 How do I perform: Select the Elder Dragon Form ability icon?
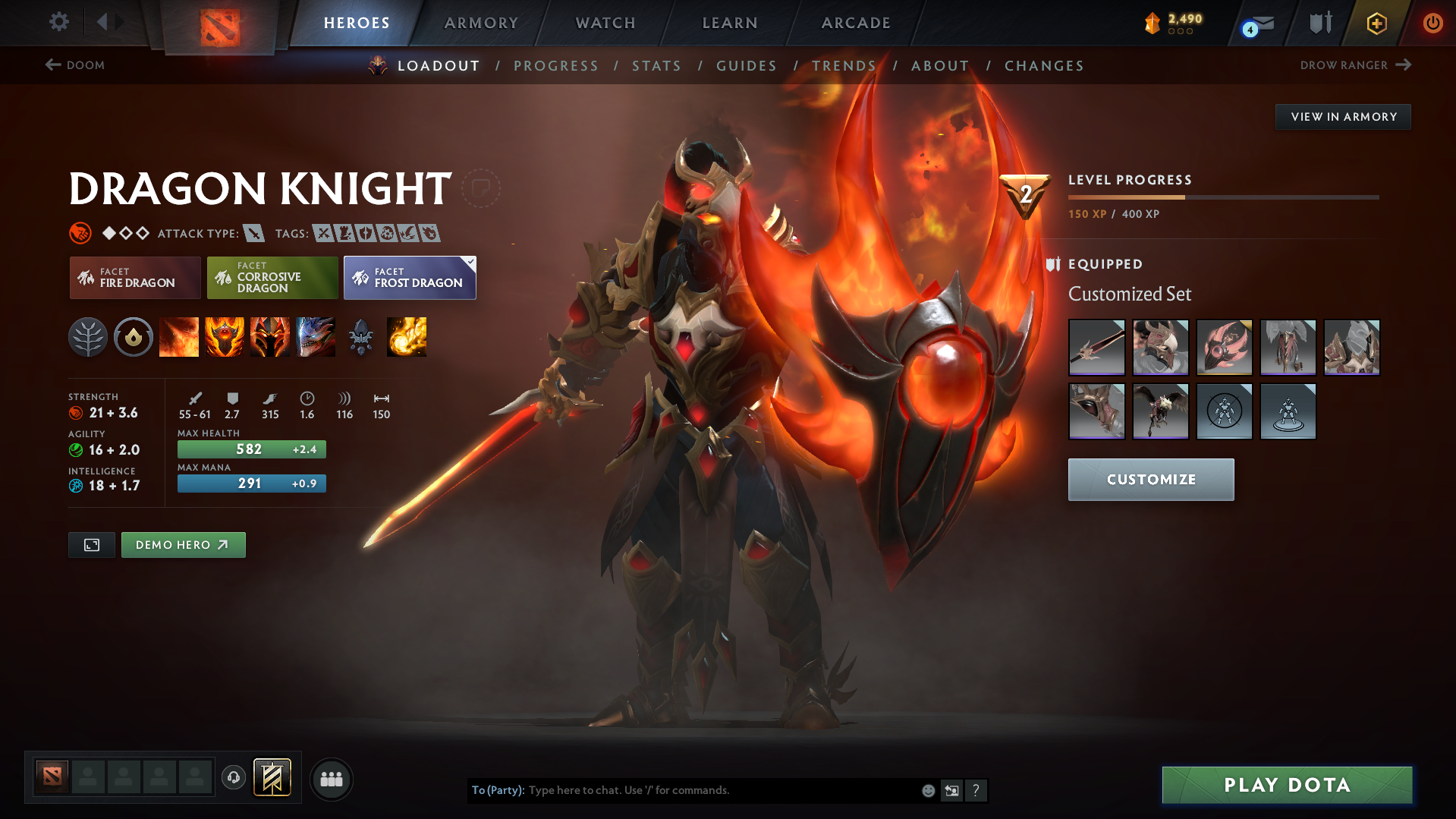[x=316, y=337]
